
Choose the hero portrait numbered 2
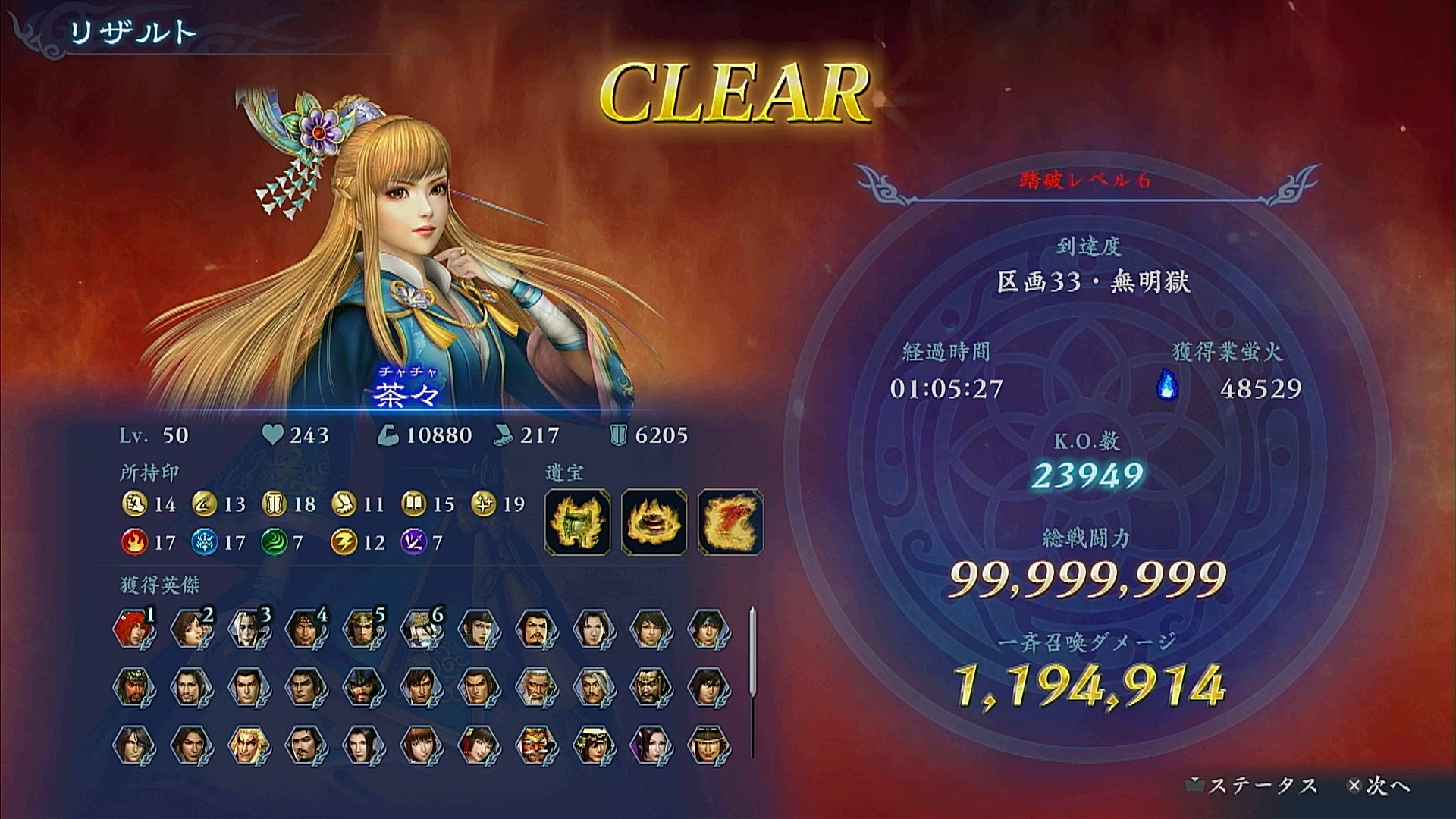click(189, 629)
